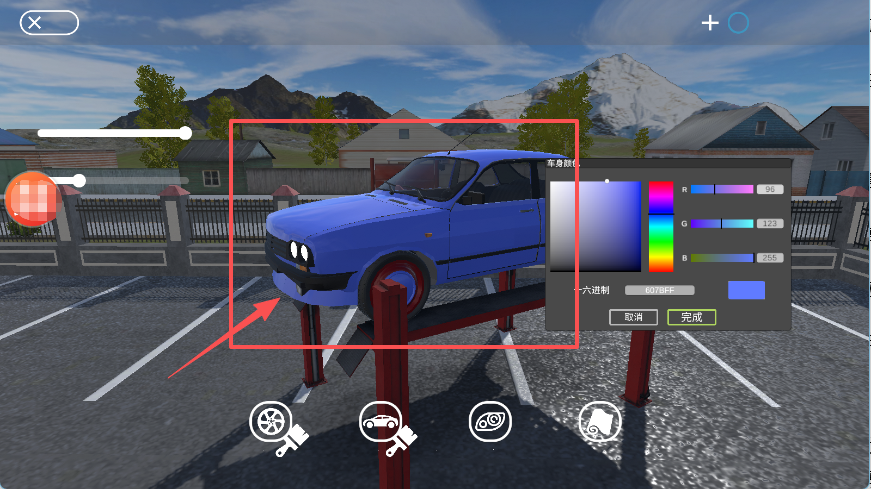This screenshot has width=871, height=489.
Task: Click the B value box showing 255
Action: (x=770, y=258)
